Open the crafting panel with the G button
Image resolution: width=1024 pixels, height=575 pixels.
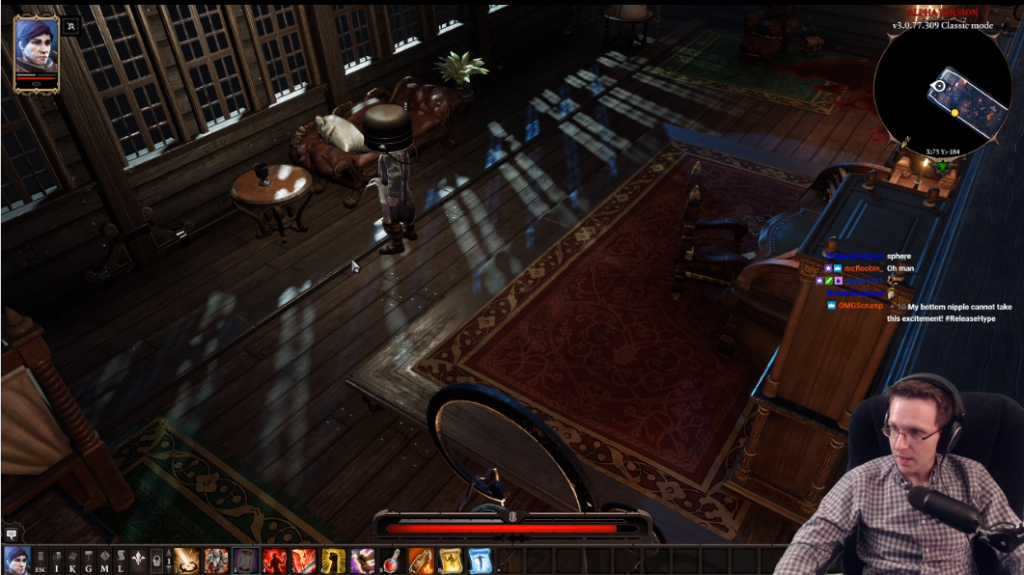point(89,561)
